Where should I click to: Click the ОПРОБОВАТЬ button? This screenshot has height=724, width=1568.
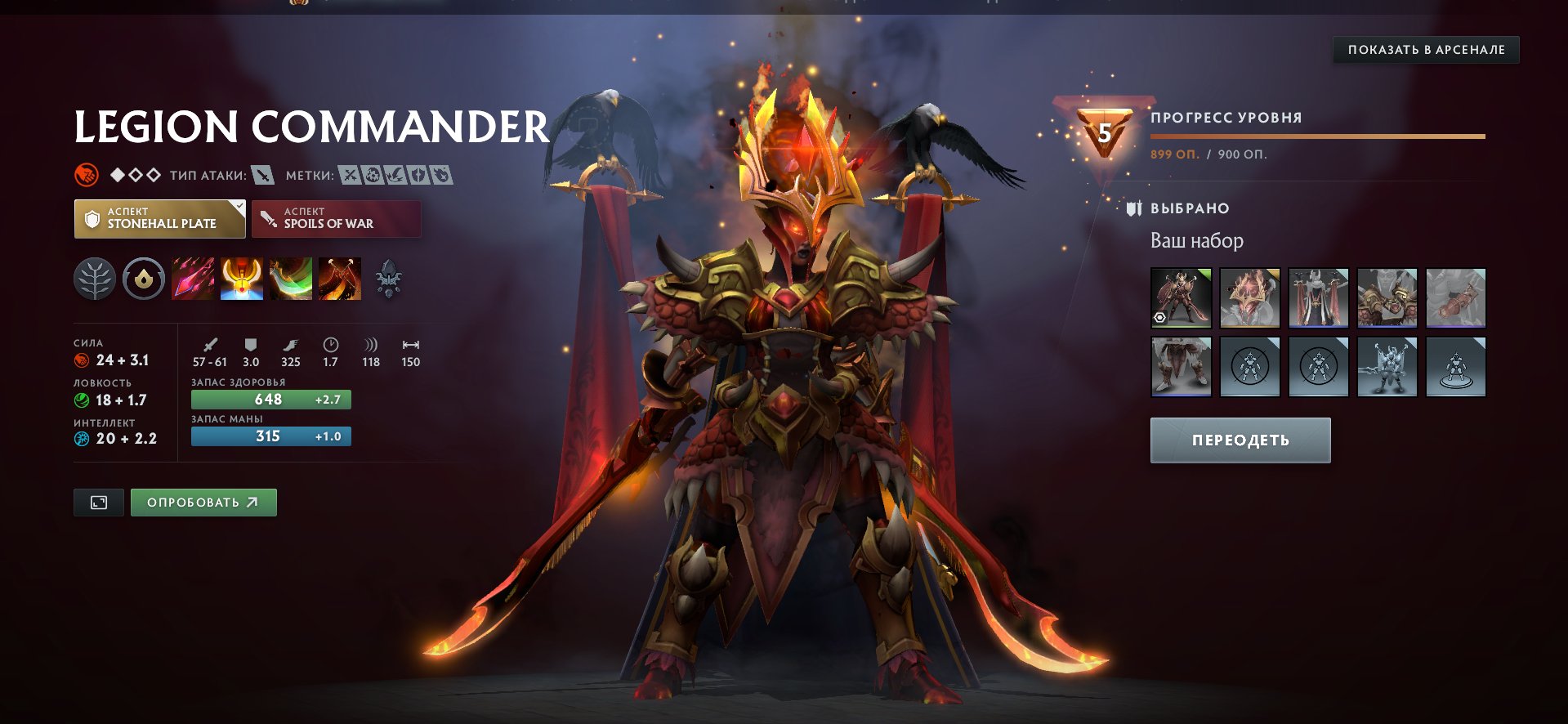[203, 502]
